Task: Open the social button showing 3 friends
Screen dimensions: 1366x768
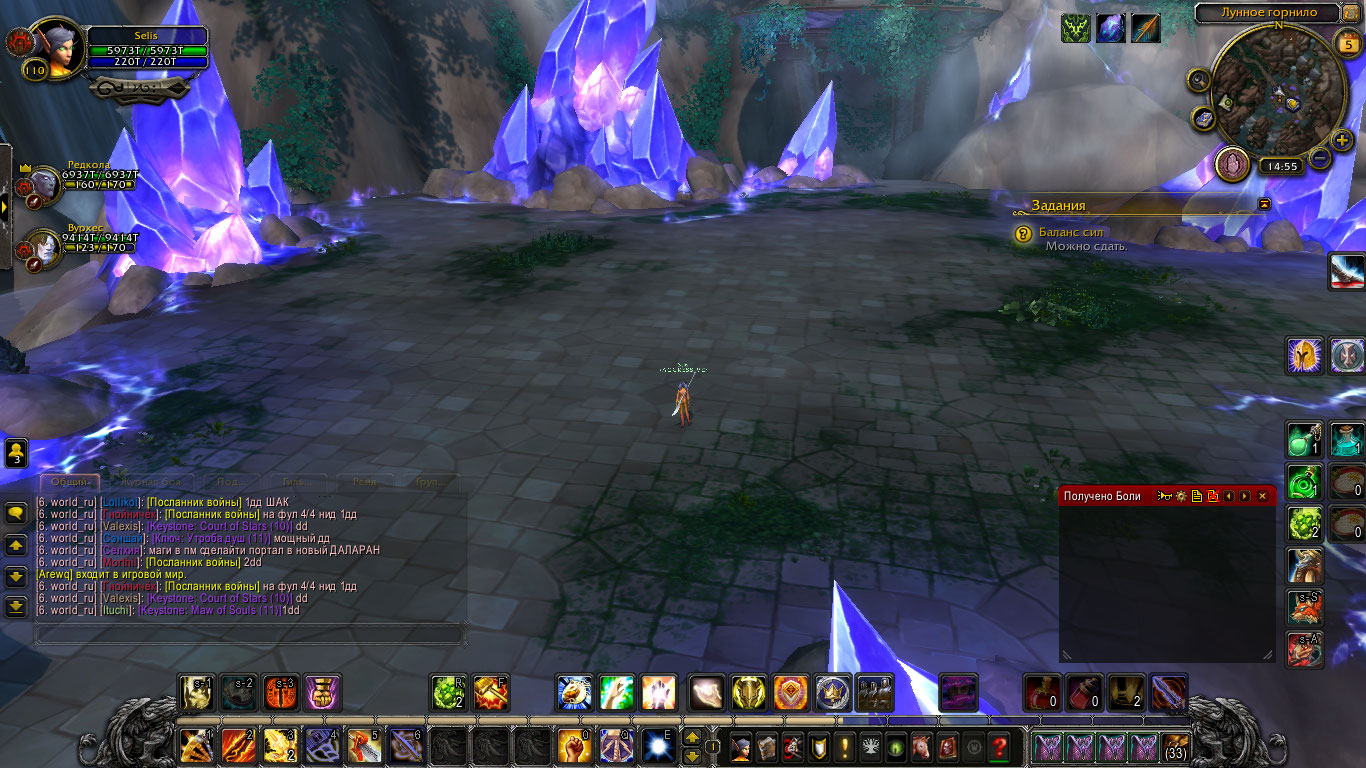Action: click(x=16, y=453)
